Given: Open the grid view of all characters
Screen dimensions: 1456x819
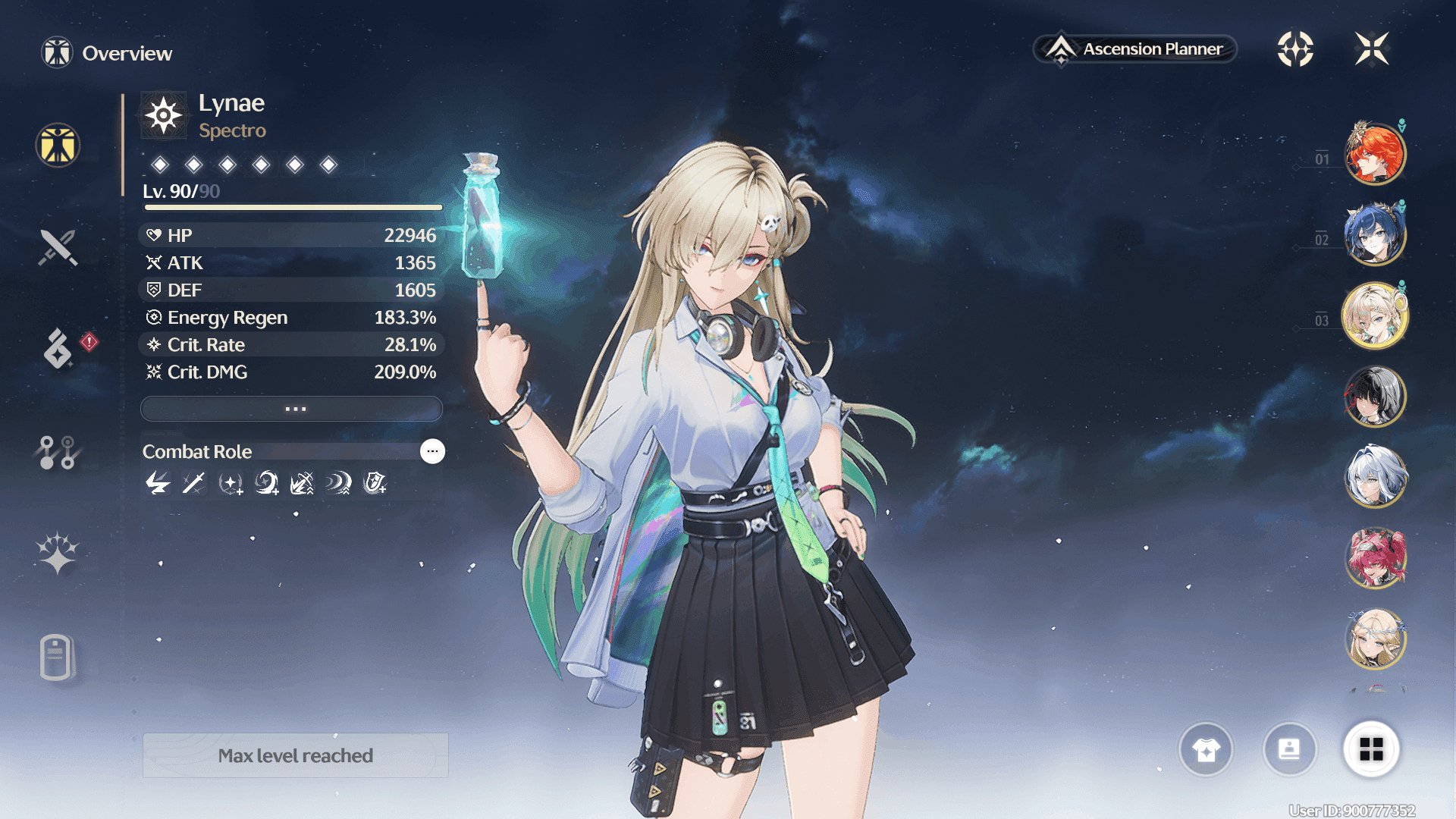Looking at the screenshot, I should click(1371, 750).
